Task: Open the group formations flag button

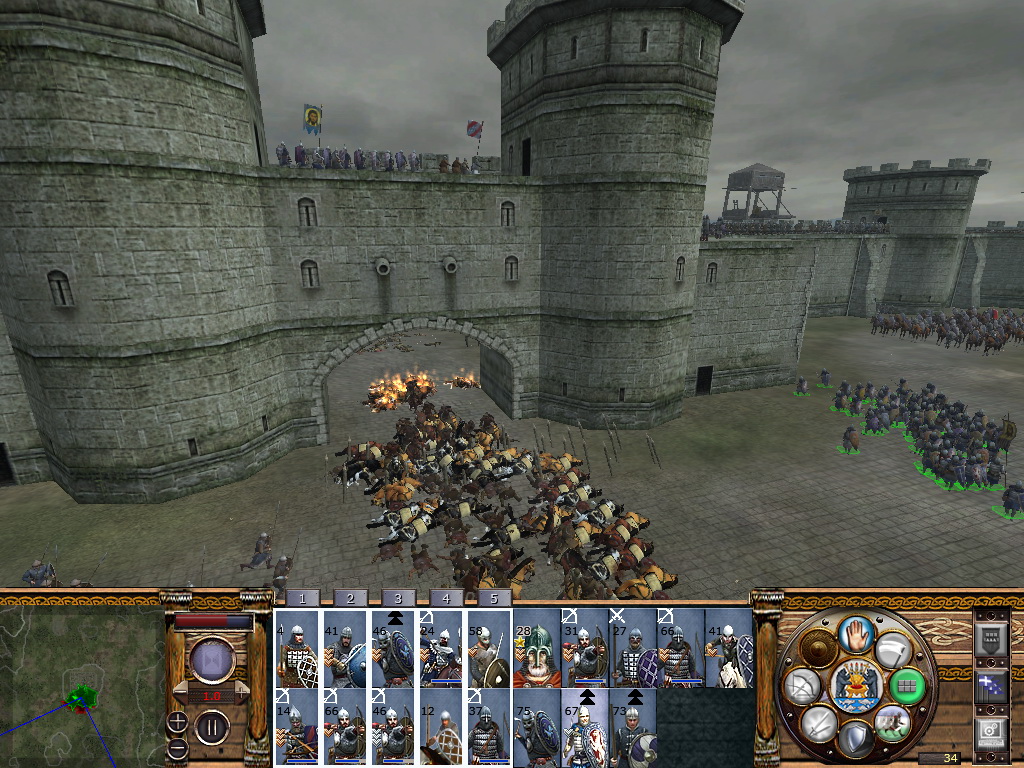Action: [990, 687]
